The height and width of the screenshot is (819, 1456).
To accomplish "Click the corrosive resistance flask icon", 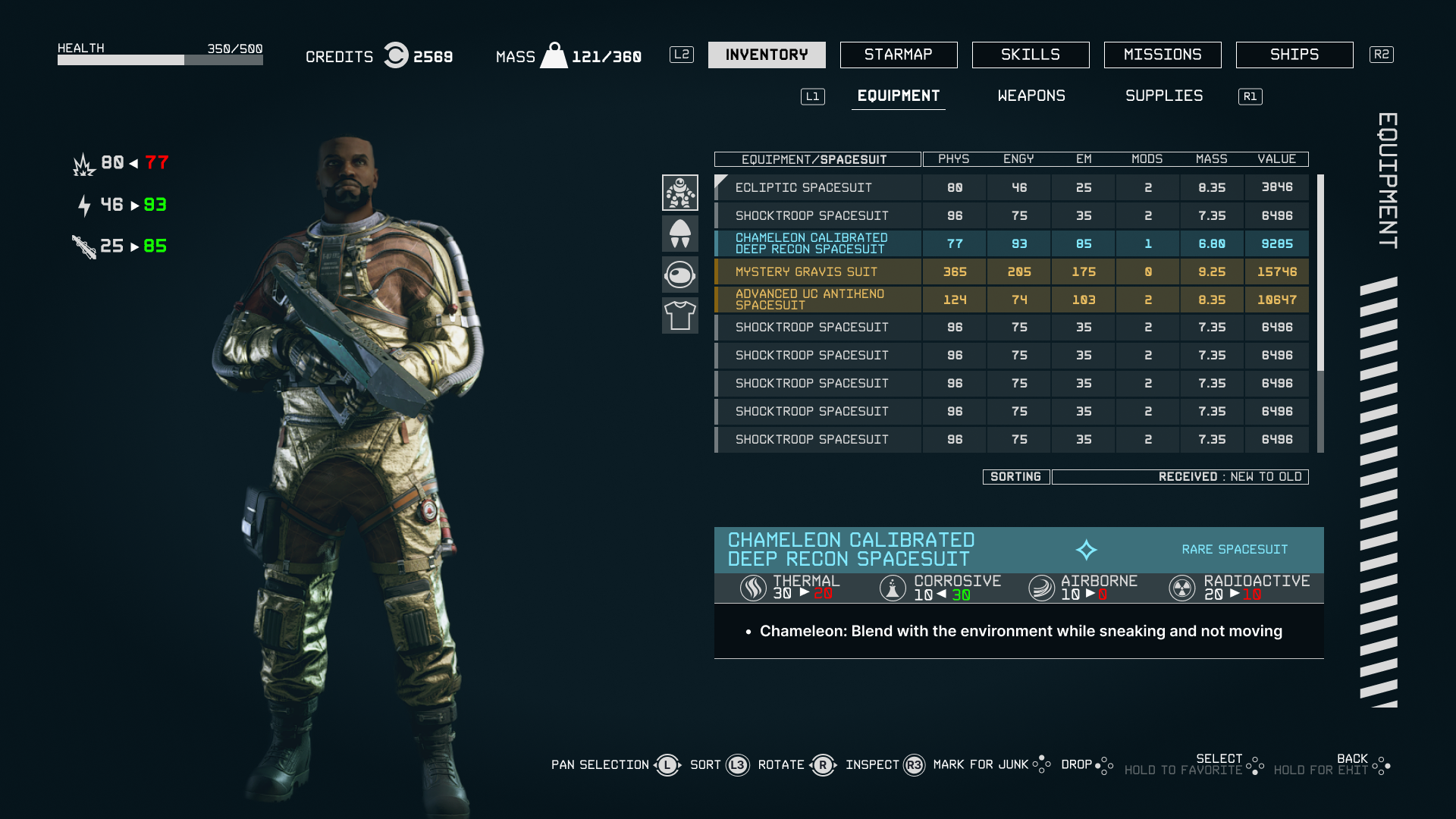I will 891,587.
